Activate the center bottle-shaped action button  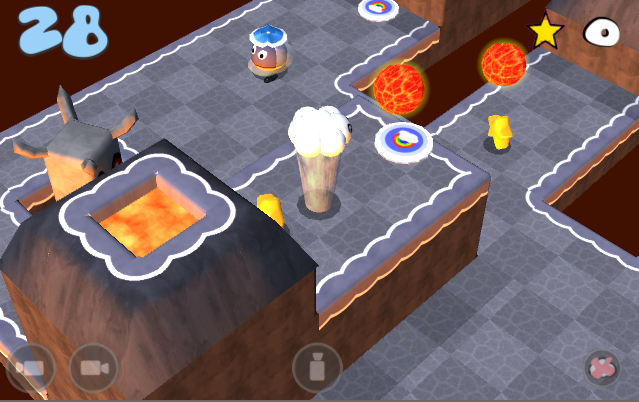coord(317,368)
